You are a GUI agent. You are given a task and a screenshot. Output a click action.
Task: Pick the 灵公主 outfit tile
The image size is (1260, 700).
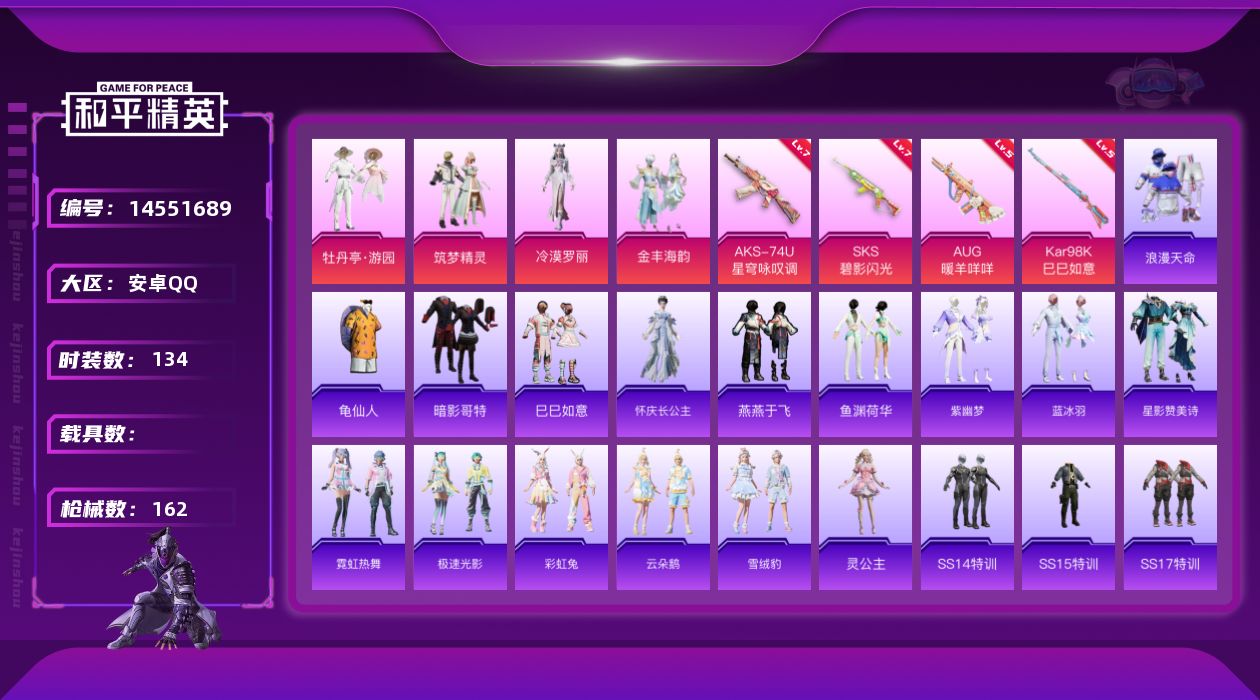865,517
